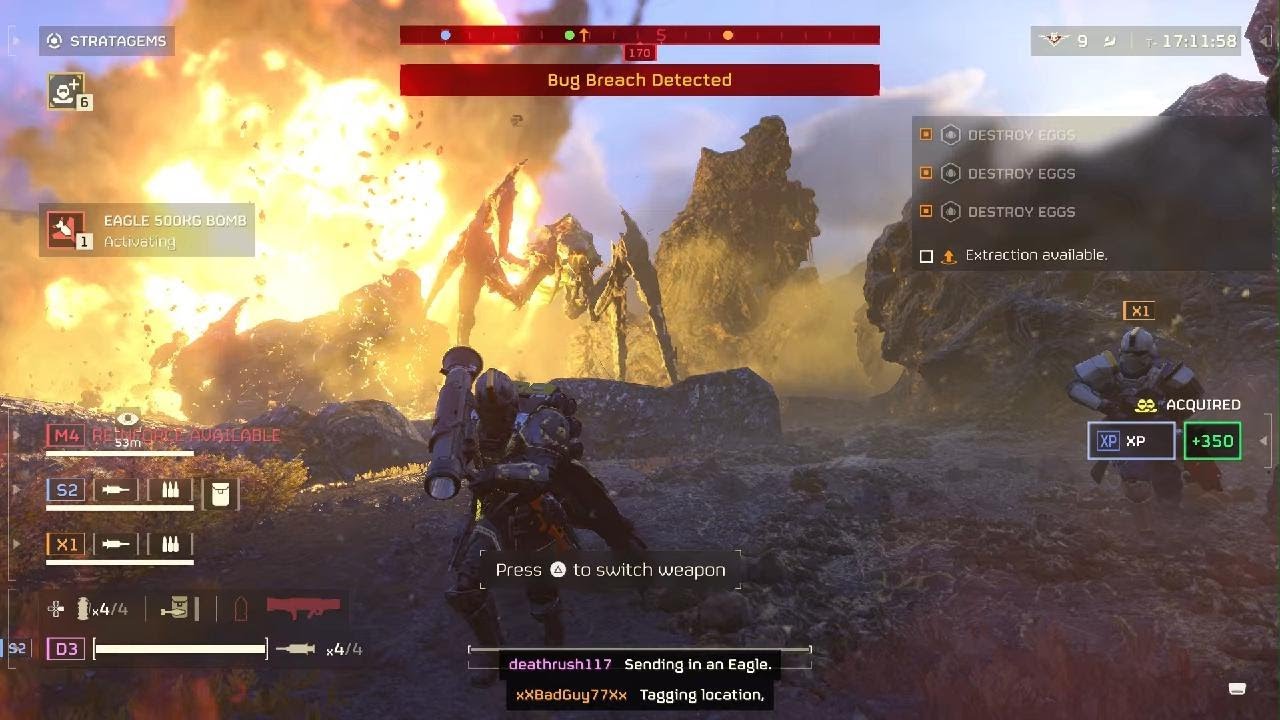Screen dimensions: 1280x720
Task: Click the Bug Breach Detected alert banner
Action: pyautogui.click(x=639, y=80)
